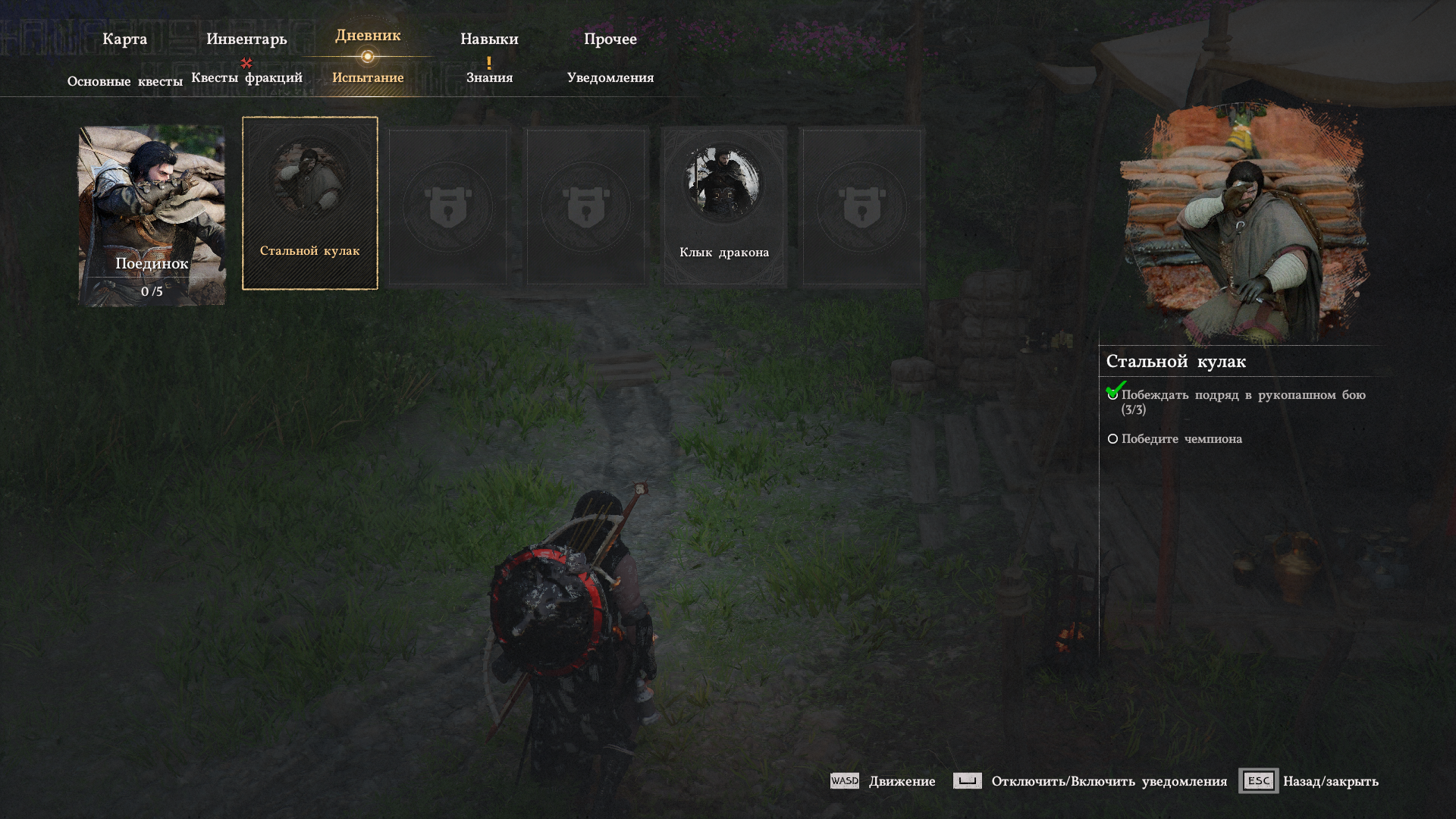Switch to the Инвентарь tab
The width and height of the screenshot is (1456, 819).
point(246,39)
